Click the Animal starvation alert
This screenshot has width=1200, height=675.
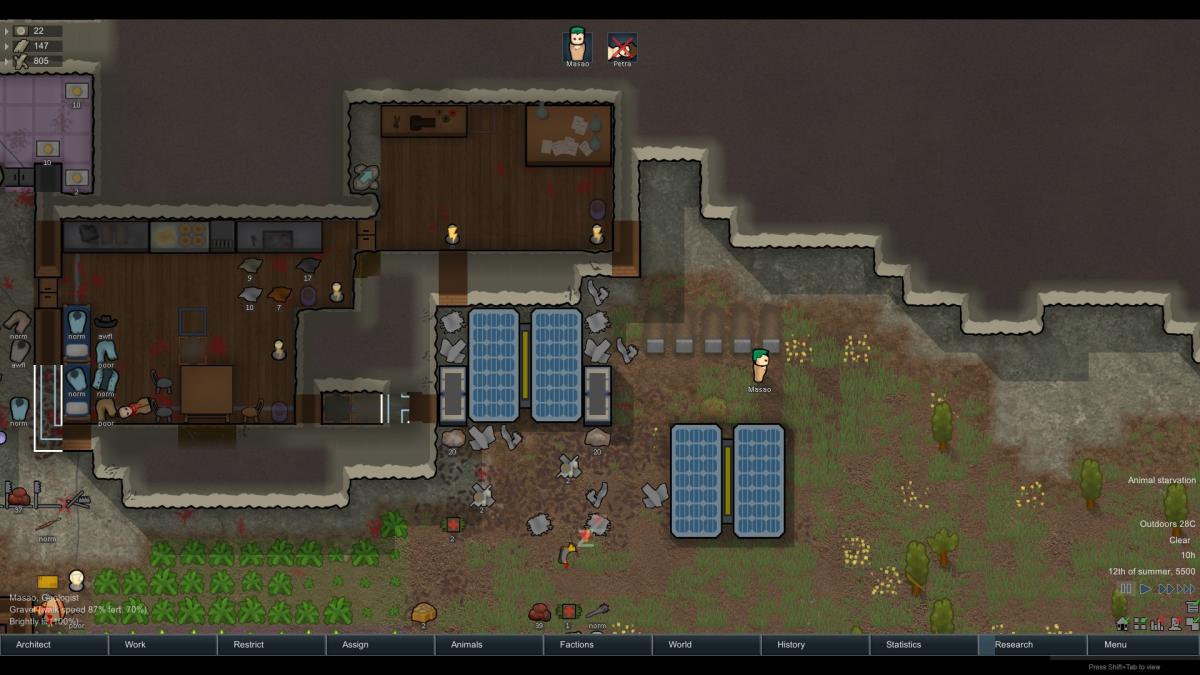1161,481
